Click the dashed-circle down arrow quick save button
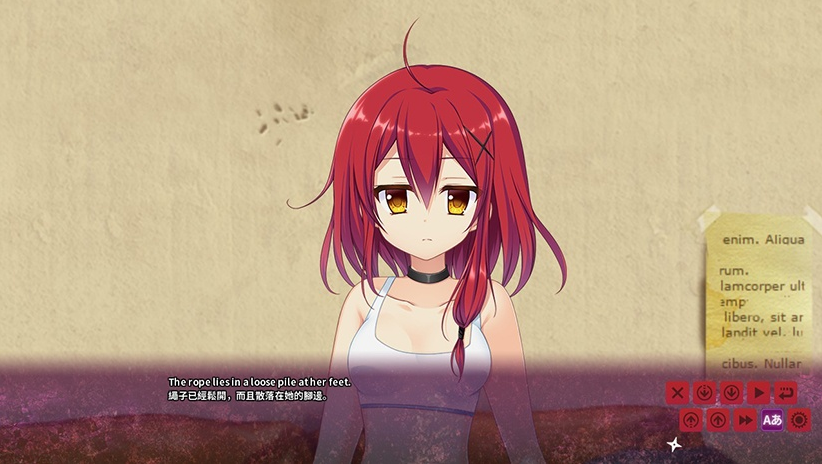The height and width of the screenshot is (464, 822). point(704,393)
